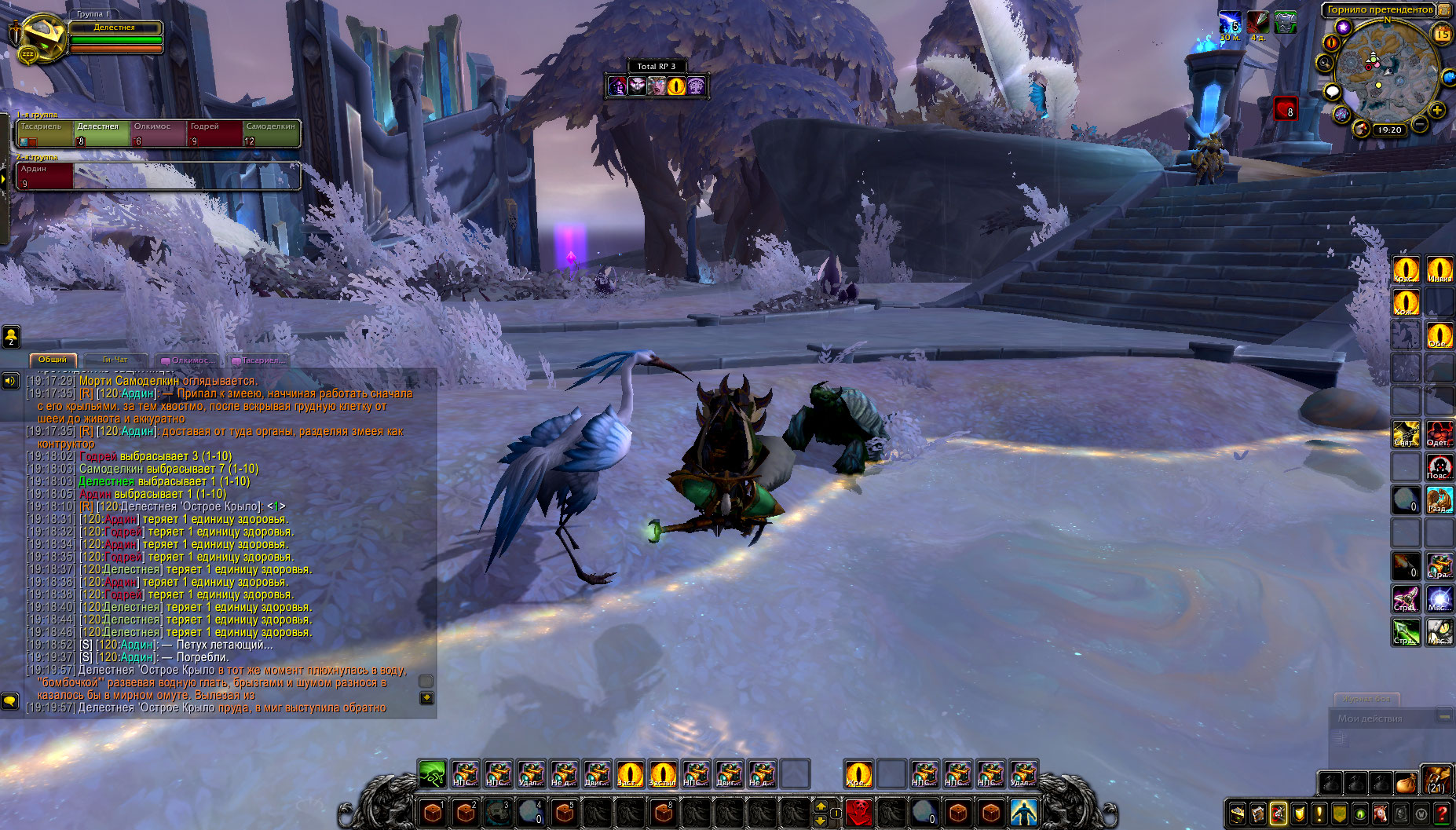Zoom out the minimap with minus button

point(1420,125)
